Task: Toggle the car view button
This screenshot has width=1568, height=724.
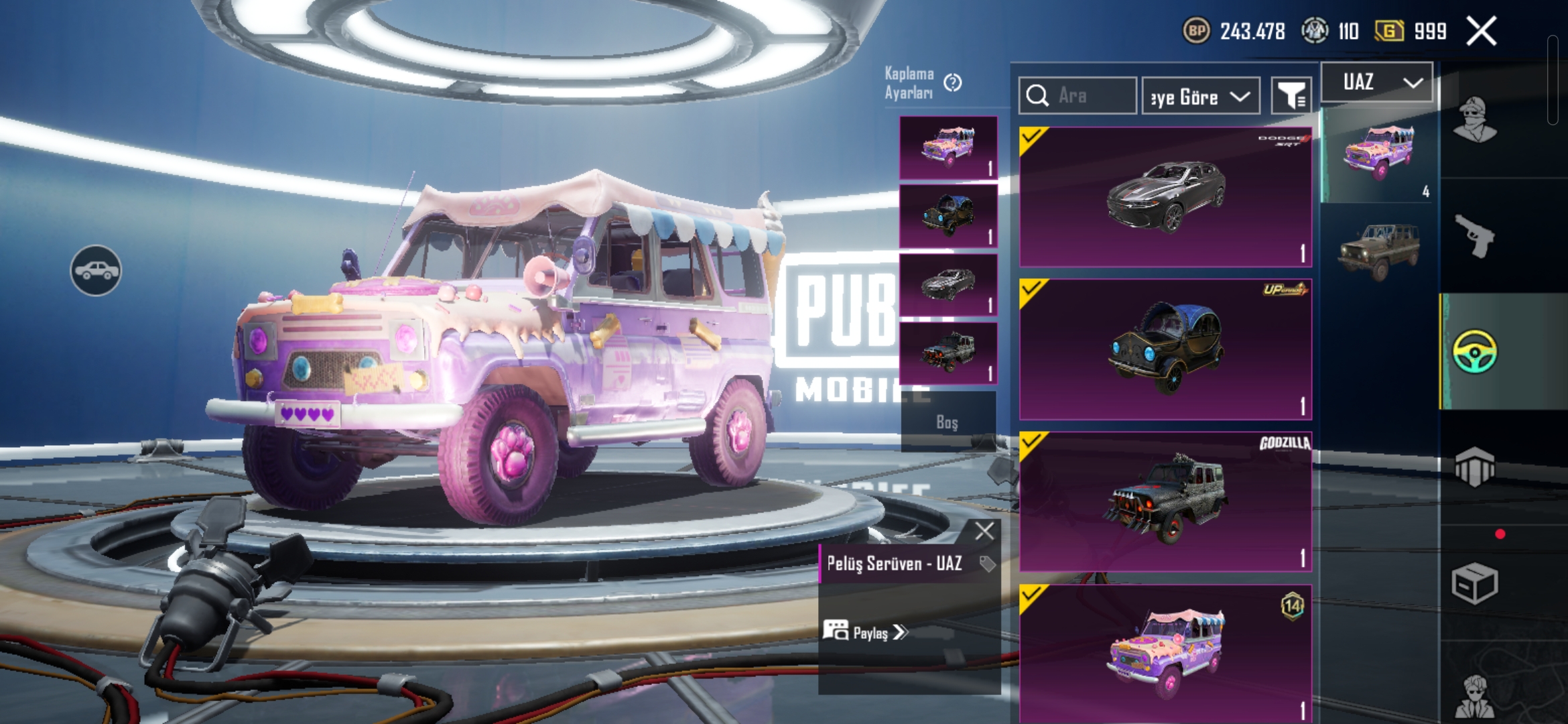Action: coord(96,270)
